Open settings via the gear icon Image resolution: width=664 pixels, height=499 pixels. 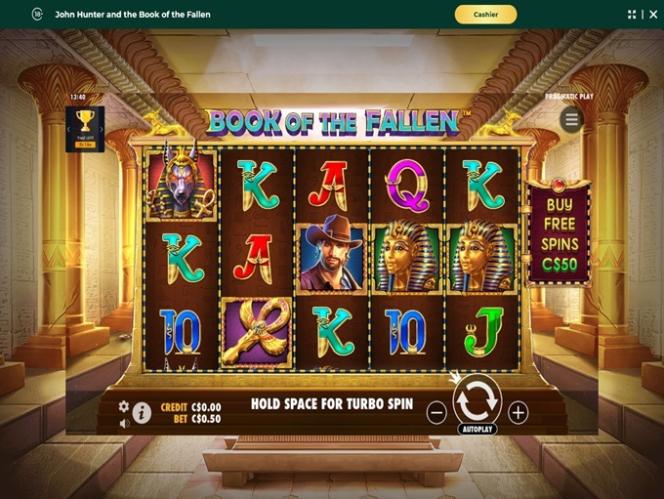pos(124,406)
